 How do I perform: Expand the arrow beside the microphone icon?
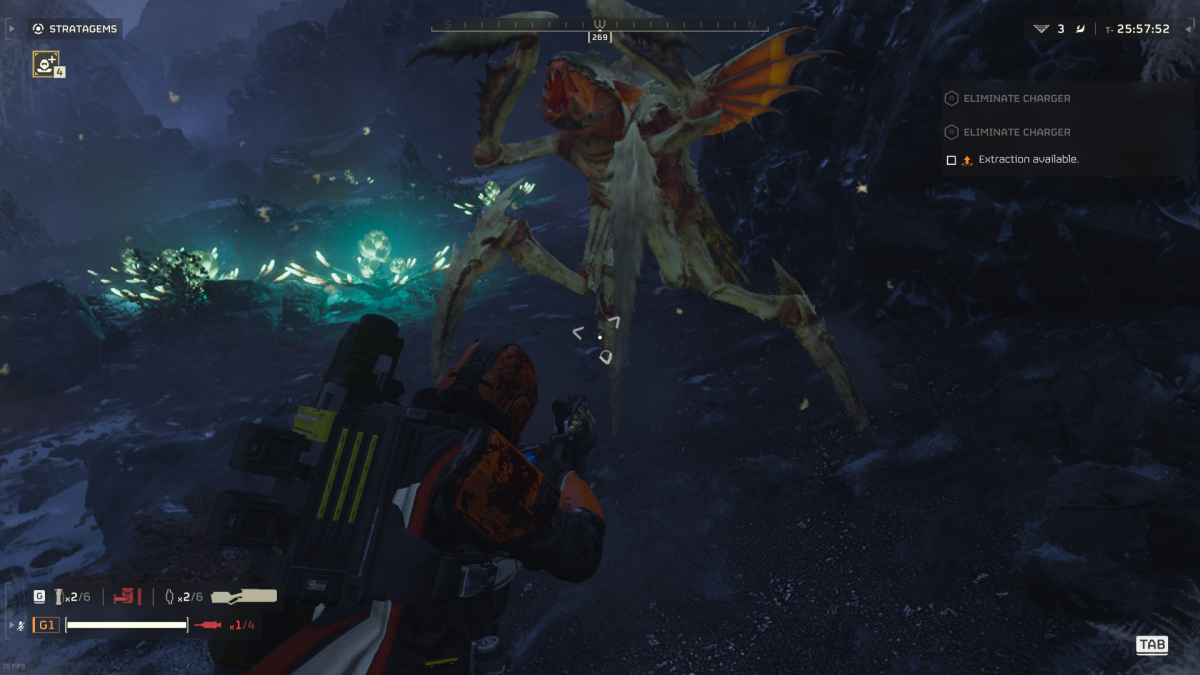(11, 625)
